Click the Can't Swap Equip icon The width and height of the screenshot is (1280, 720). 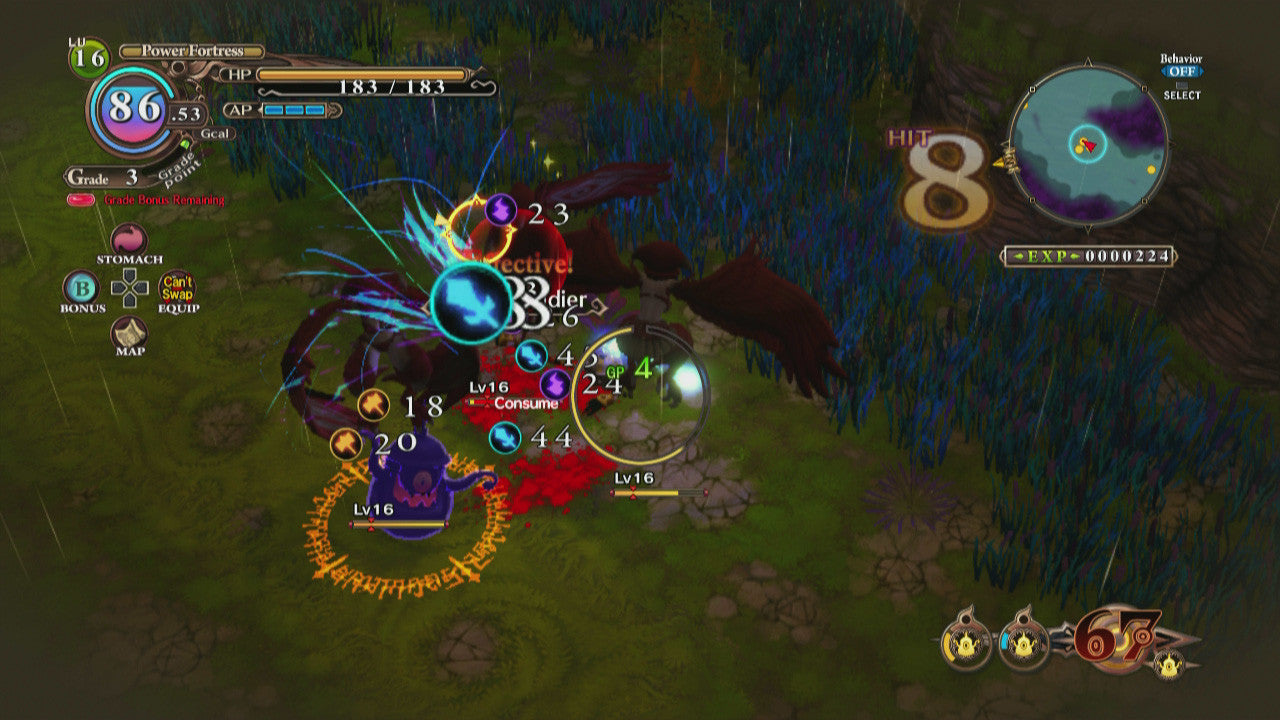click(x=178, y=288)
